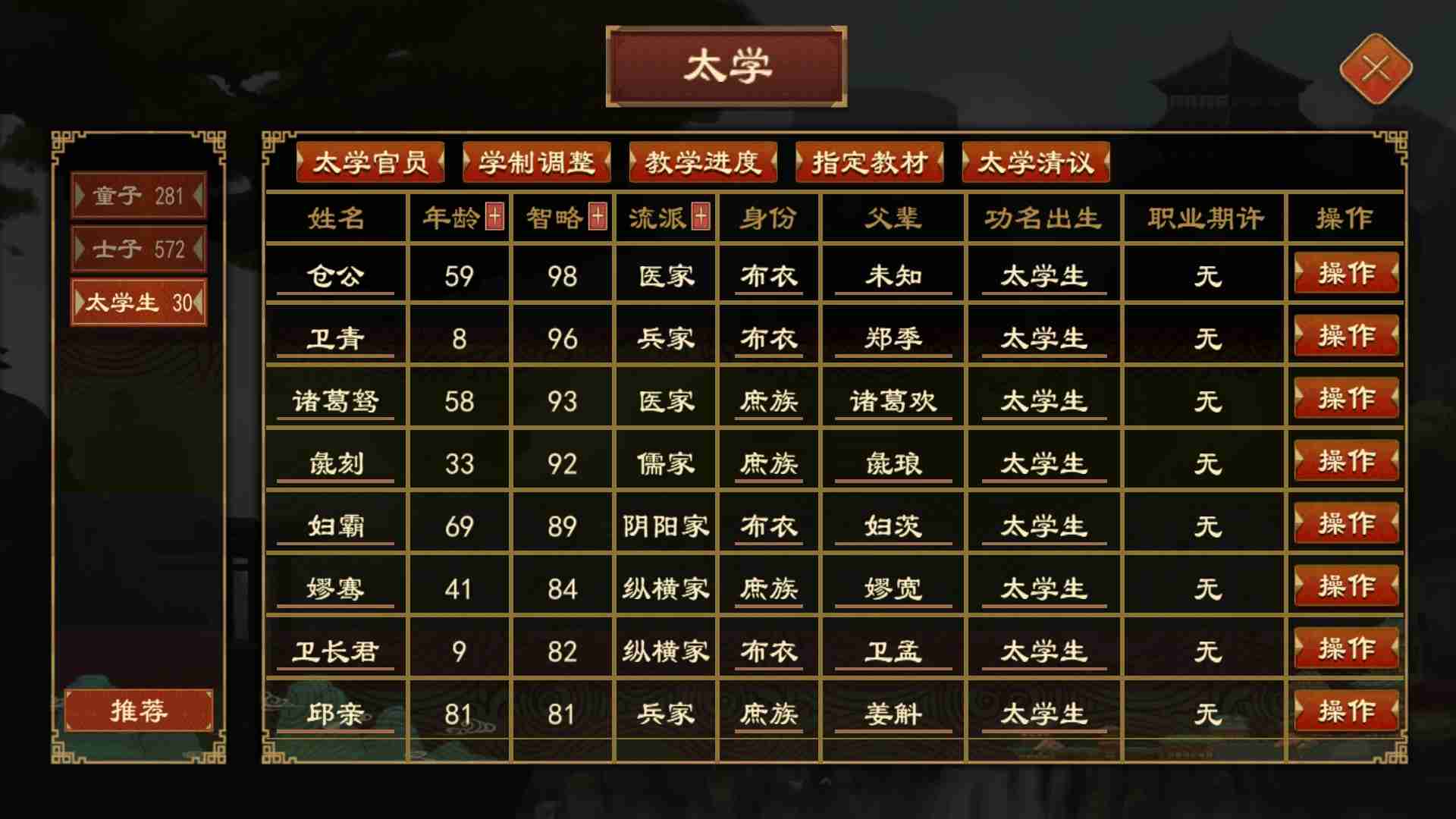Switch to the 士子 category
This screenshot has height=819, width=1456.
139,248
